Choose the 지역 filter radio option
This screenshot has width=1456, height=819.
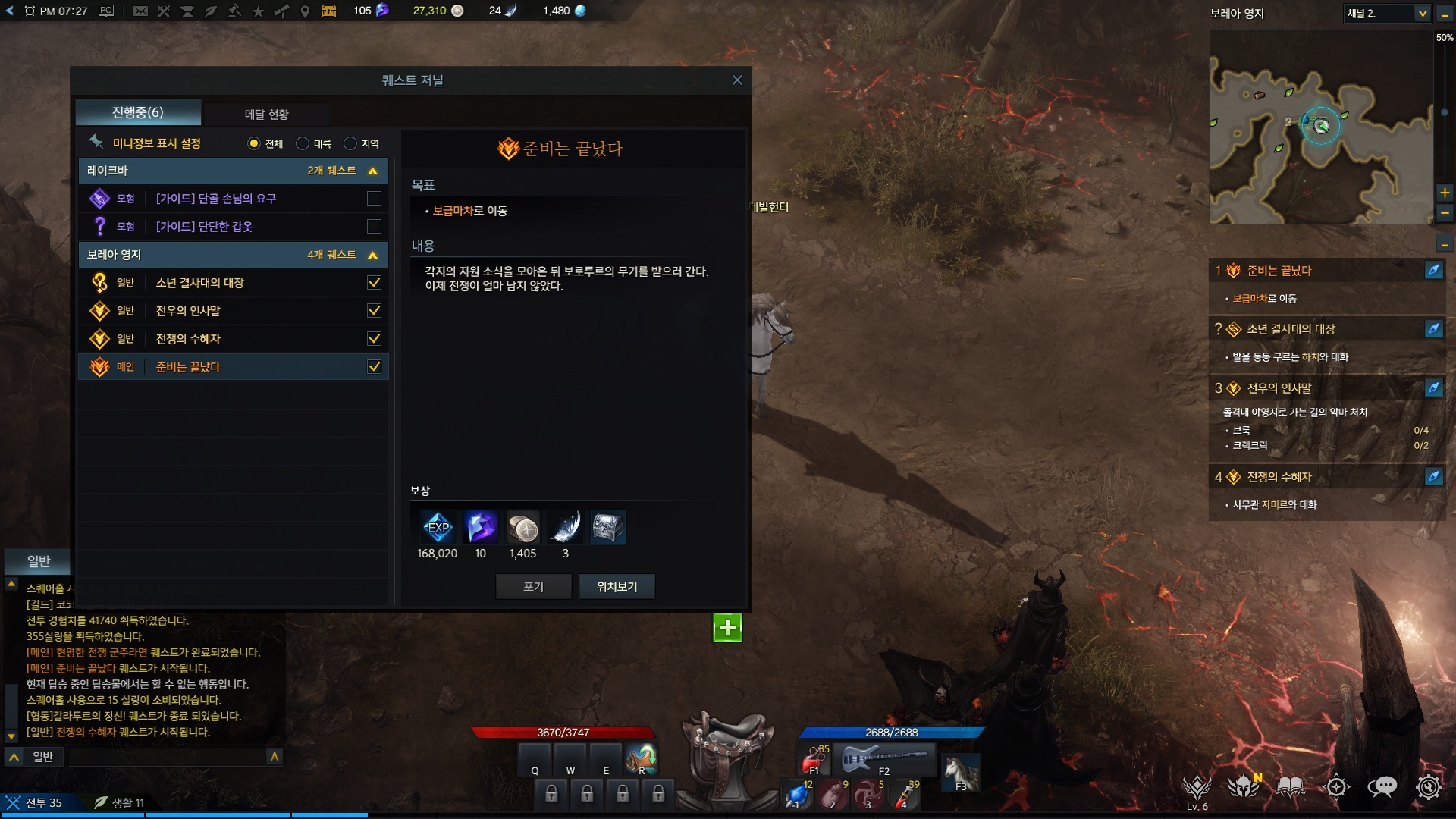pyautogui.click(x=350, y=143)
